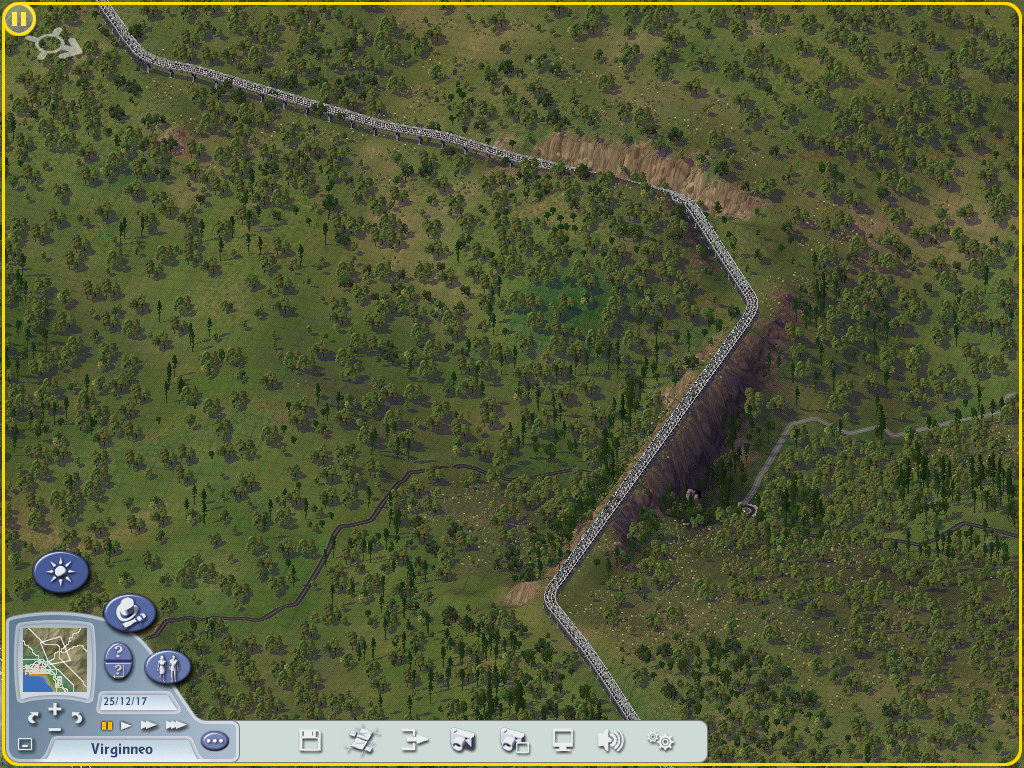This screenshot has height=768, width=1024.
Task: Switch to Mayor Mode top hat button
Action: 130,612
